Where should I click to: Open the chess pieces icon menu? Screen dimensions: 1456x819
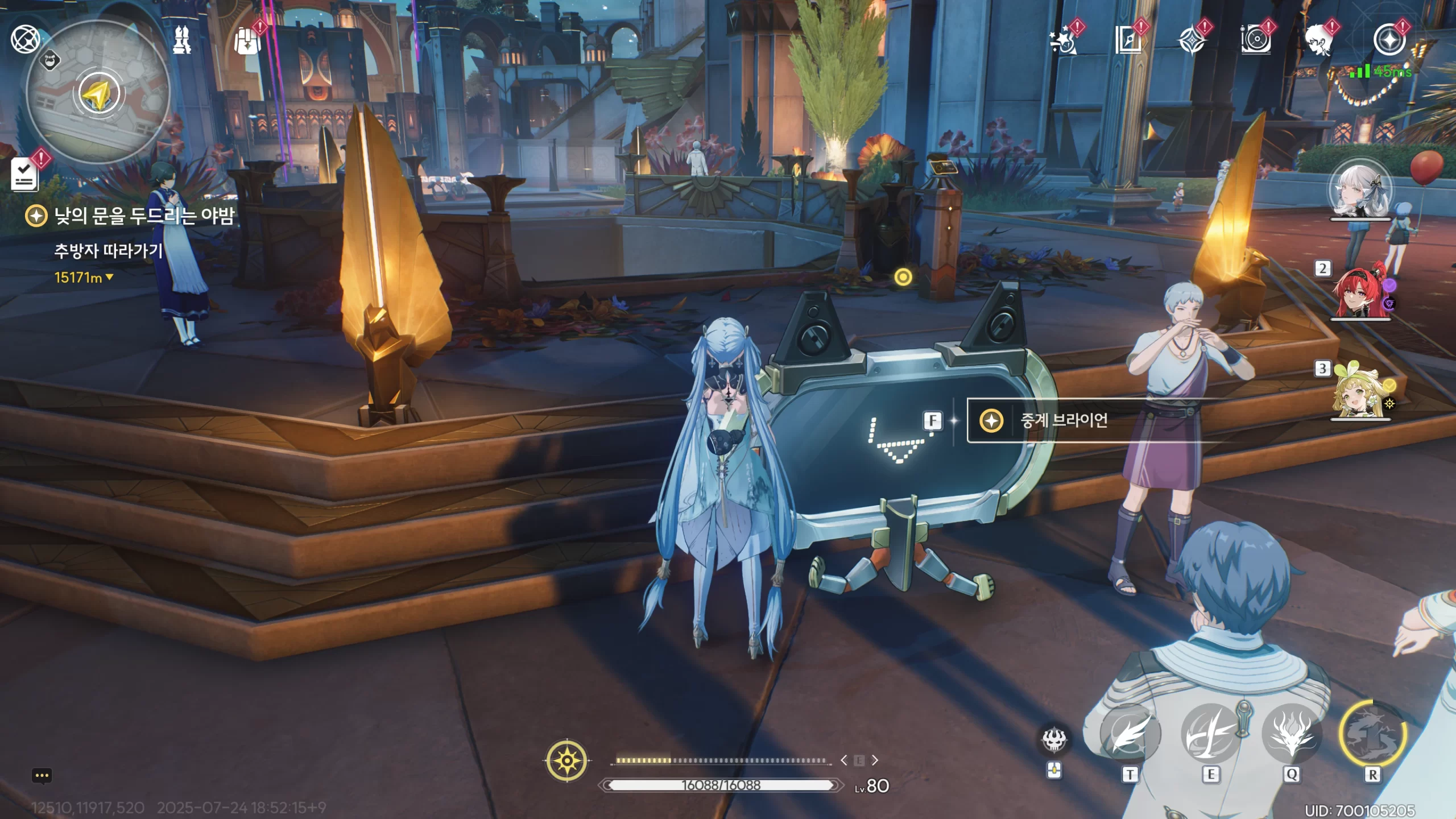click(x=182, y=40)
